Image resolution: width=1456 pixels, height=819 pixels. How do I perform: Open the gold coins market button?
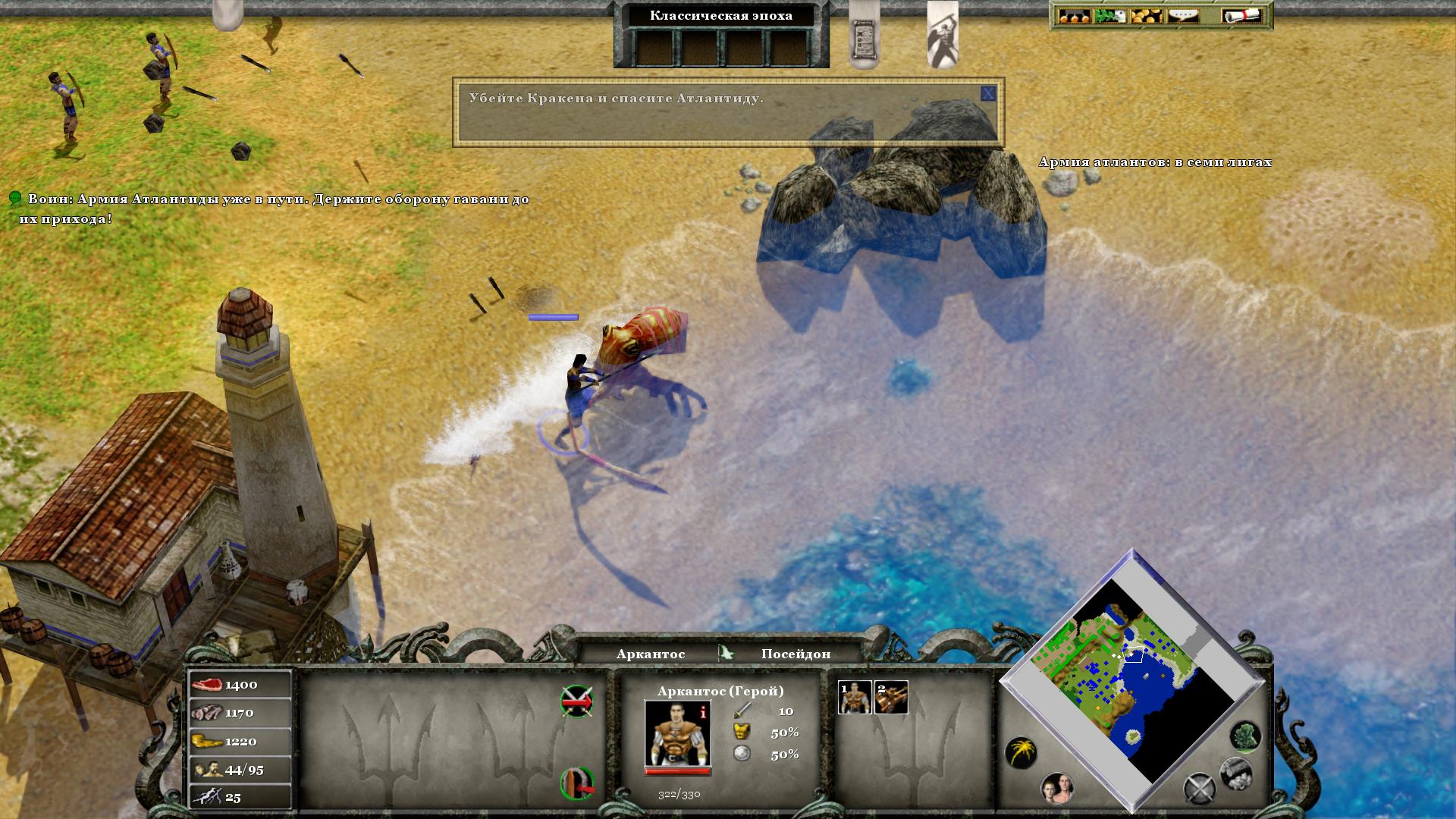1147,16
